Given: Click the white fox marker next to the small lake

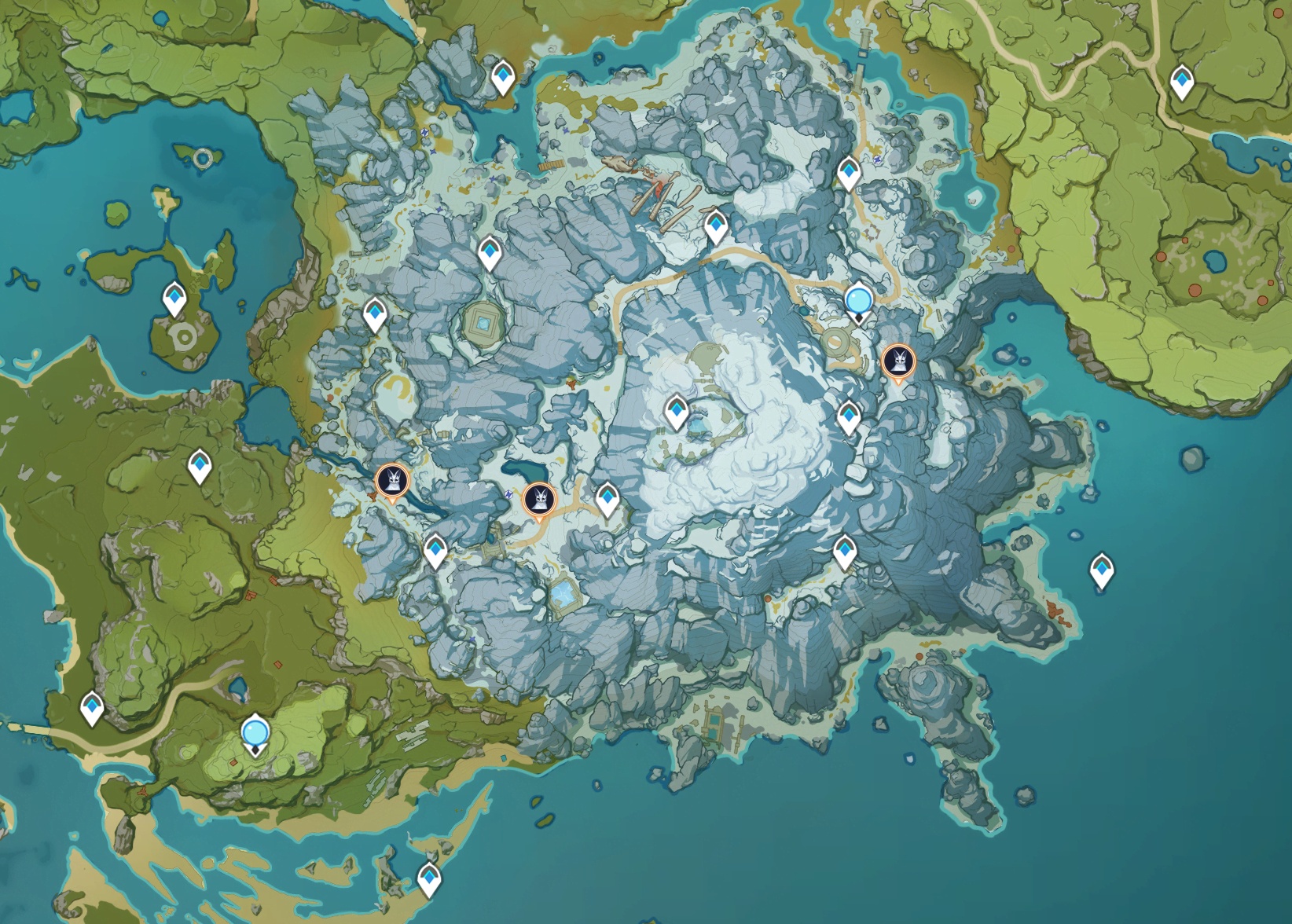Looking at the screenshot, I should (x=539, y=498).
